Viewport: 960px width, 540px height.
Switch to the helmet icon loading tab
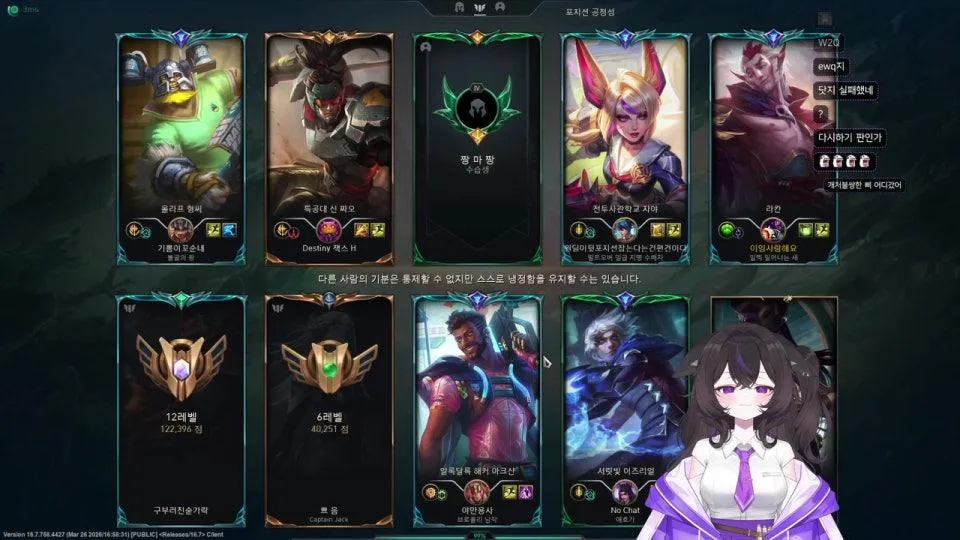(459, 7)
